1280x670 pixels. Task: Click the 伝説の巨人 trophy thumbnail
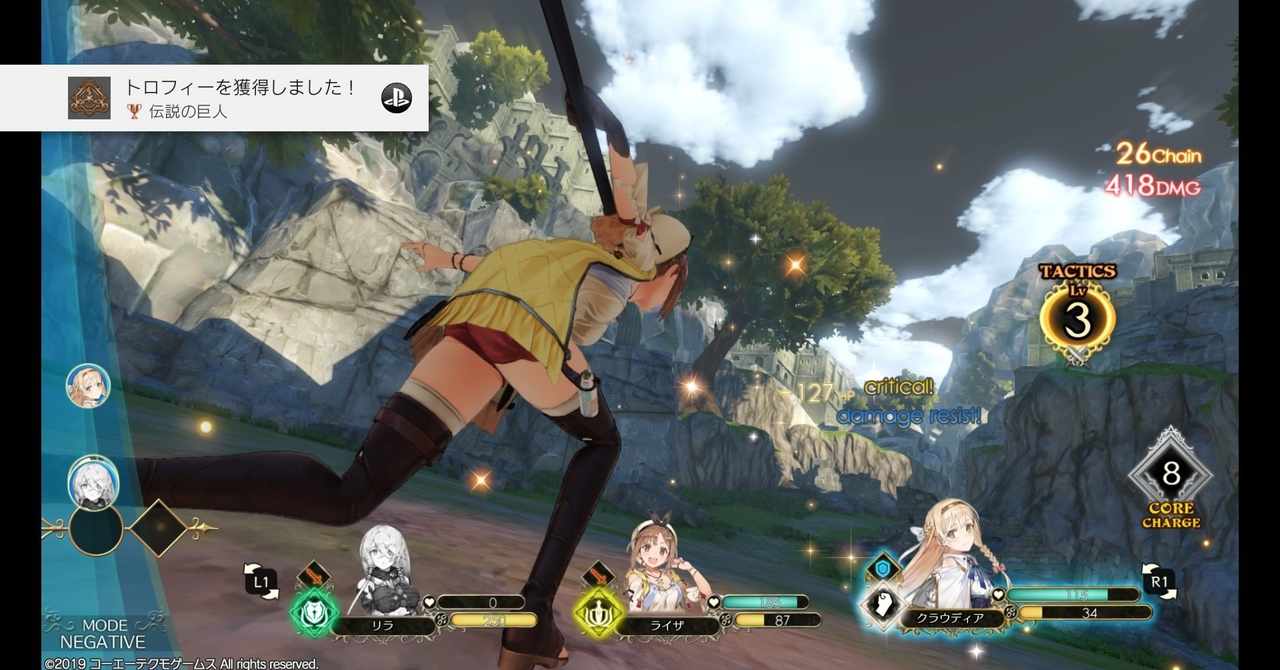click(x=89, y=98)
